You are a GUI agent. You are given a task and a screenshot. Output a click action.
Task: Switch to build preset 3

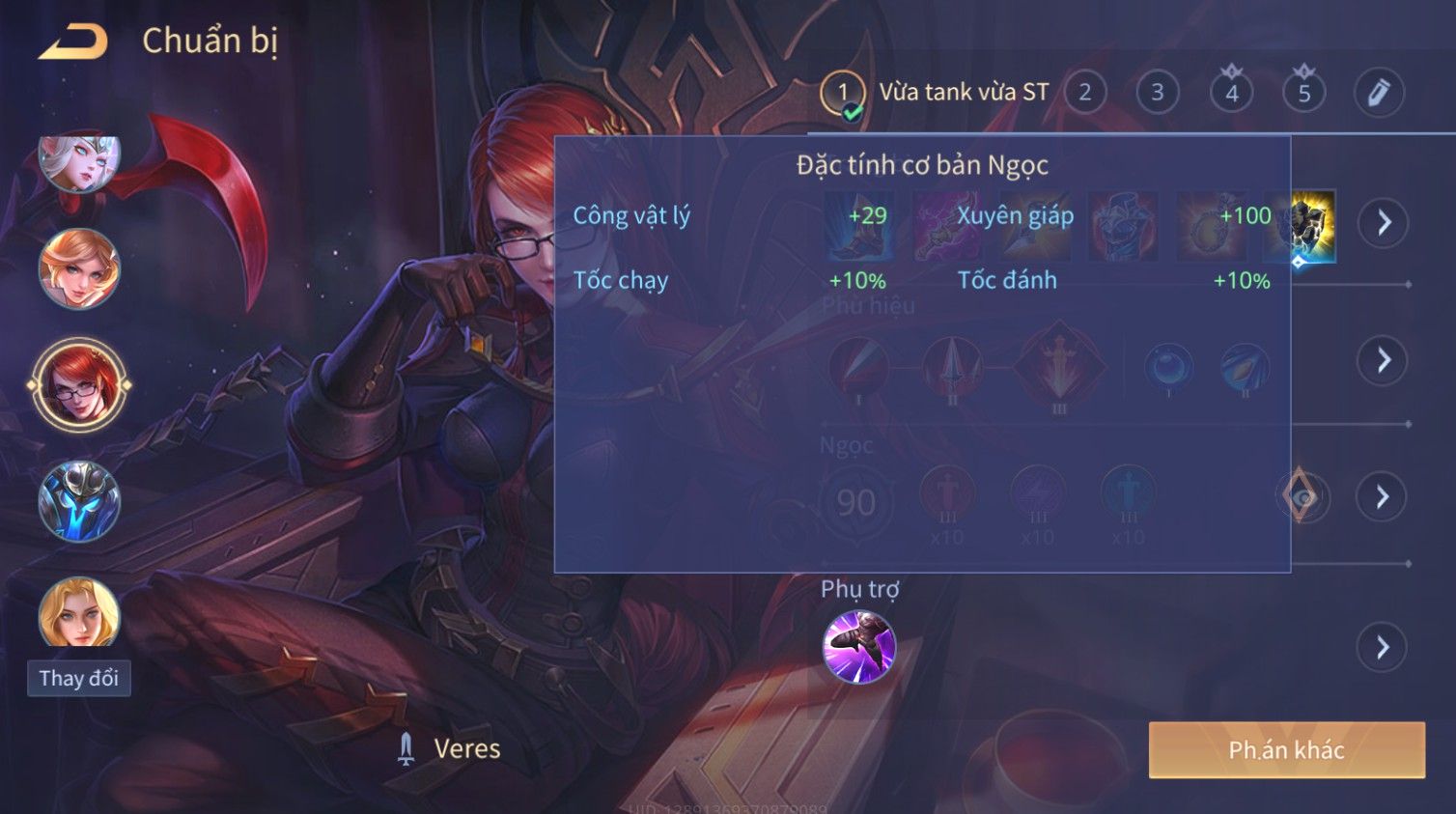pyautogui.click(x=1157, y=93)
